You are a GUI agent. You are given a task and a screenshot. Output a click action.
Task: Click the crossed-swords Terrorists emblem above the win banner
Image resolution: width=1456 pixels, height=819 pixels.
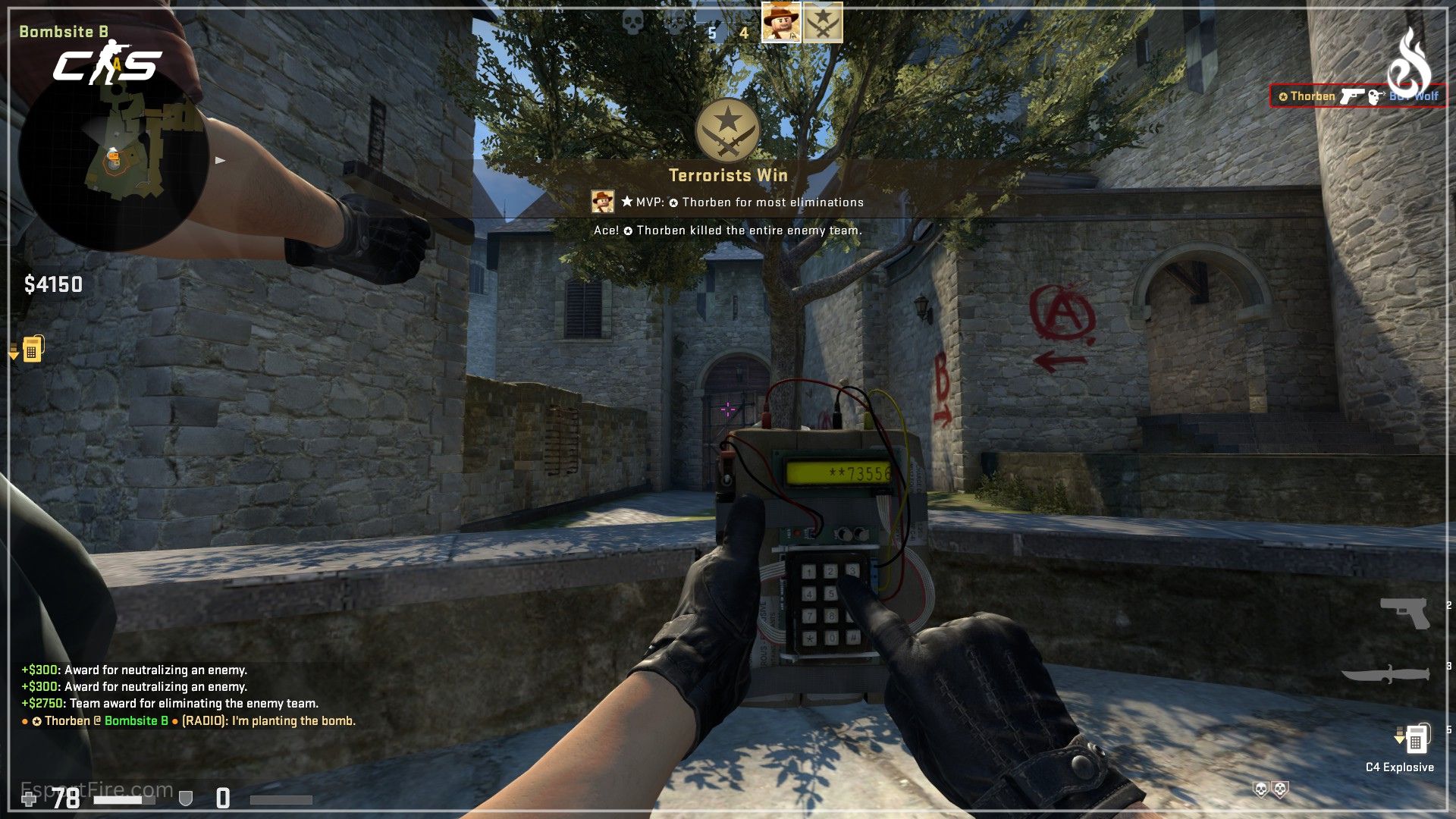[x=727, y=130]
